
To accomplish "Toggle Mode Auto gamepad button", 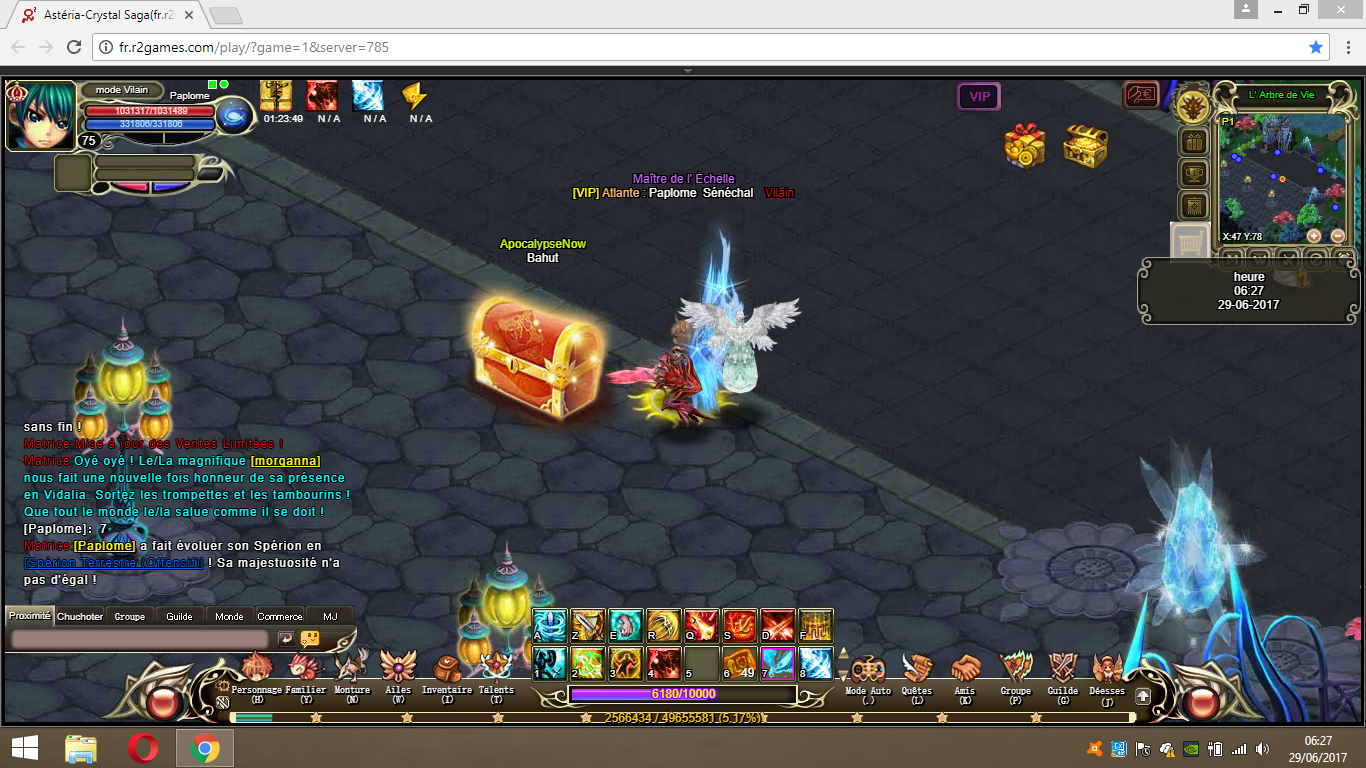I will point(868,669).
